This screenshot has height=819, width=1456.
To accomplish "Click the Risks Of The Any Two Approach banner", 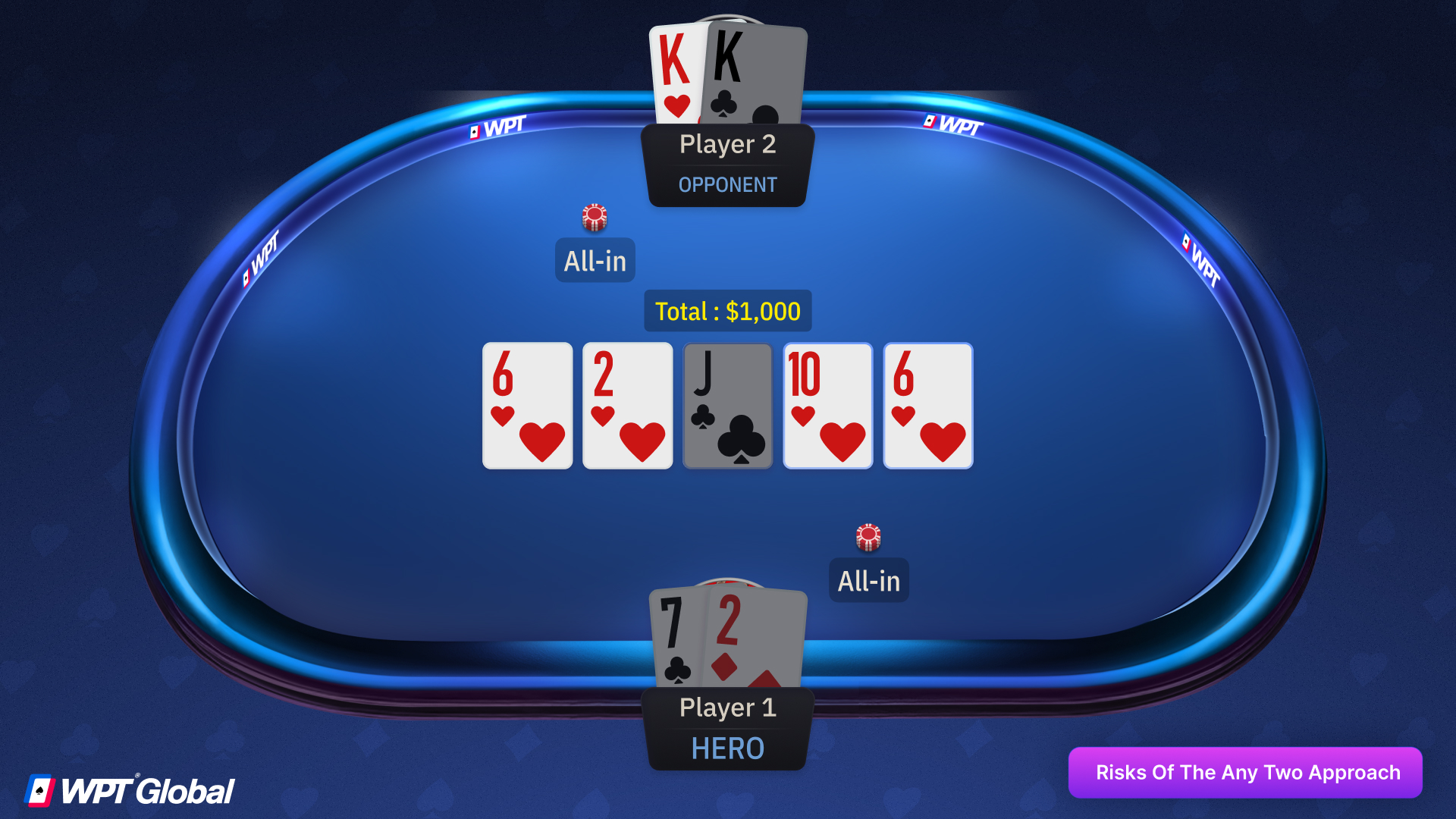I will click(1246, 772).
